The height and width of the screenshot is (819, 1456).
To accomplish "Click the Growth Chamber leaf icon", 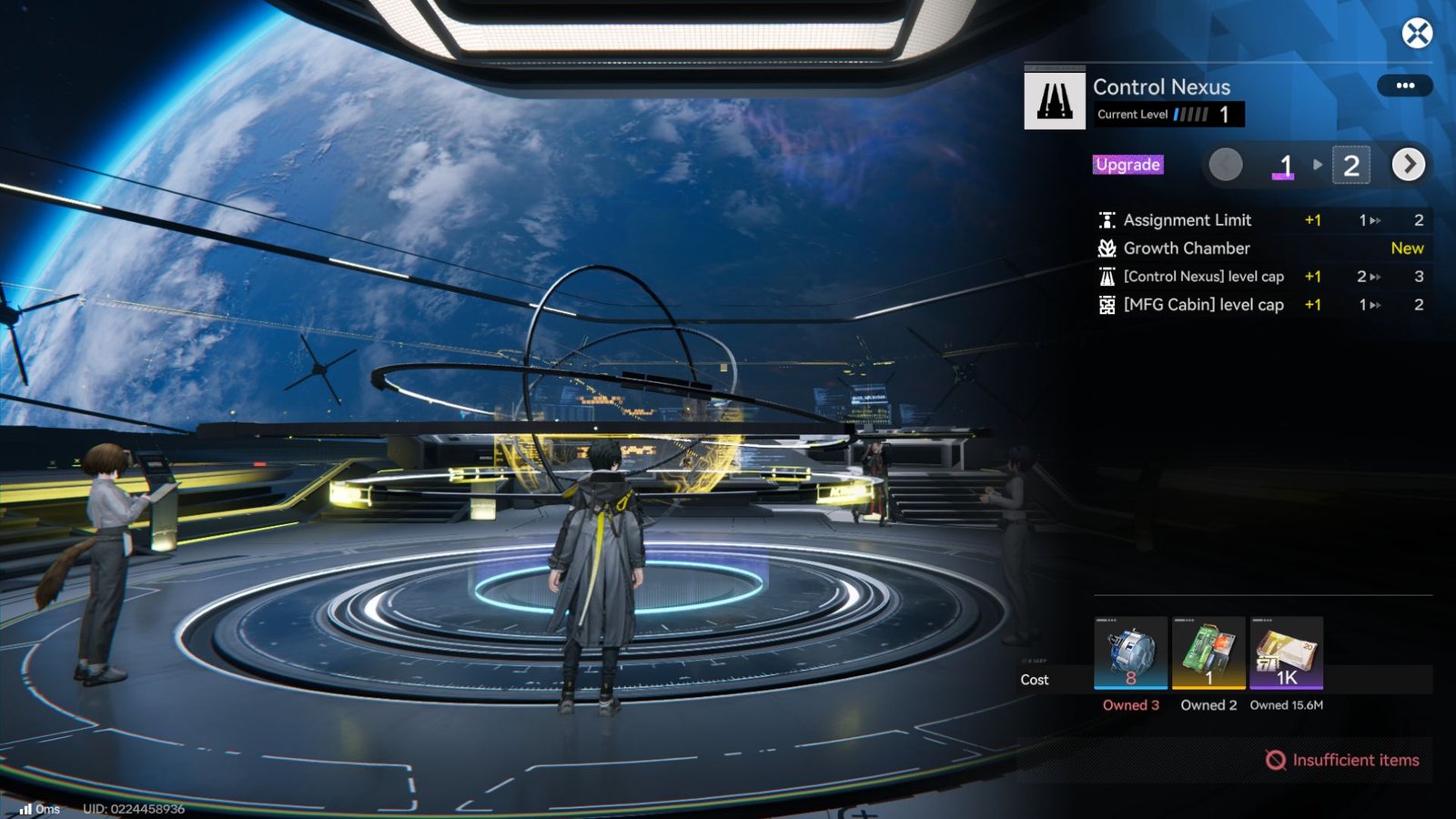I will coord(1107,248).
